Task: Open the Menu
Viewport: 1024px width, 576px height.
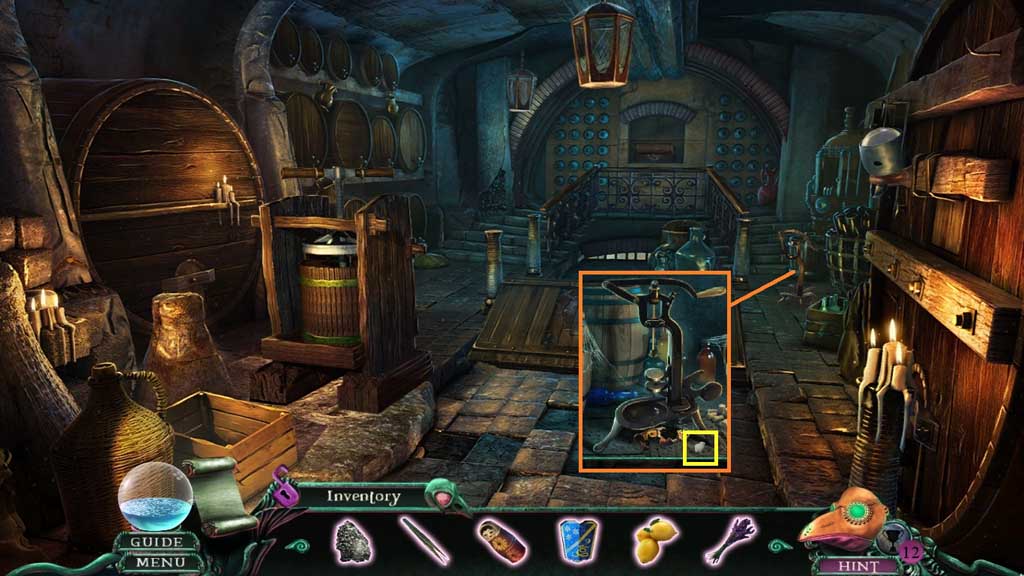Action: coord(156,563)
